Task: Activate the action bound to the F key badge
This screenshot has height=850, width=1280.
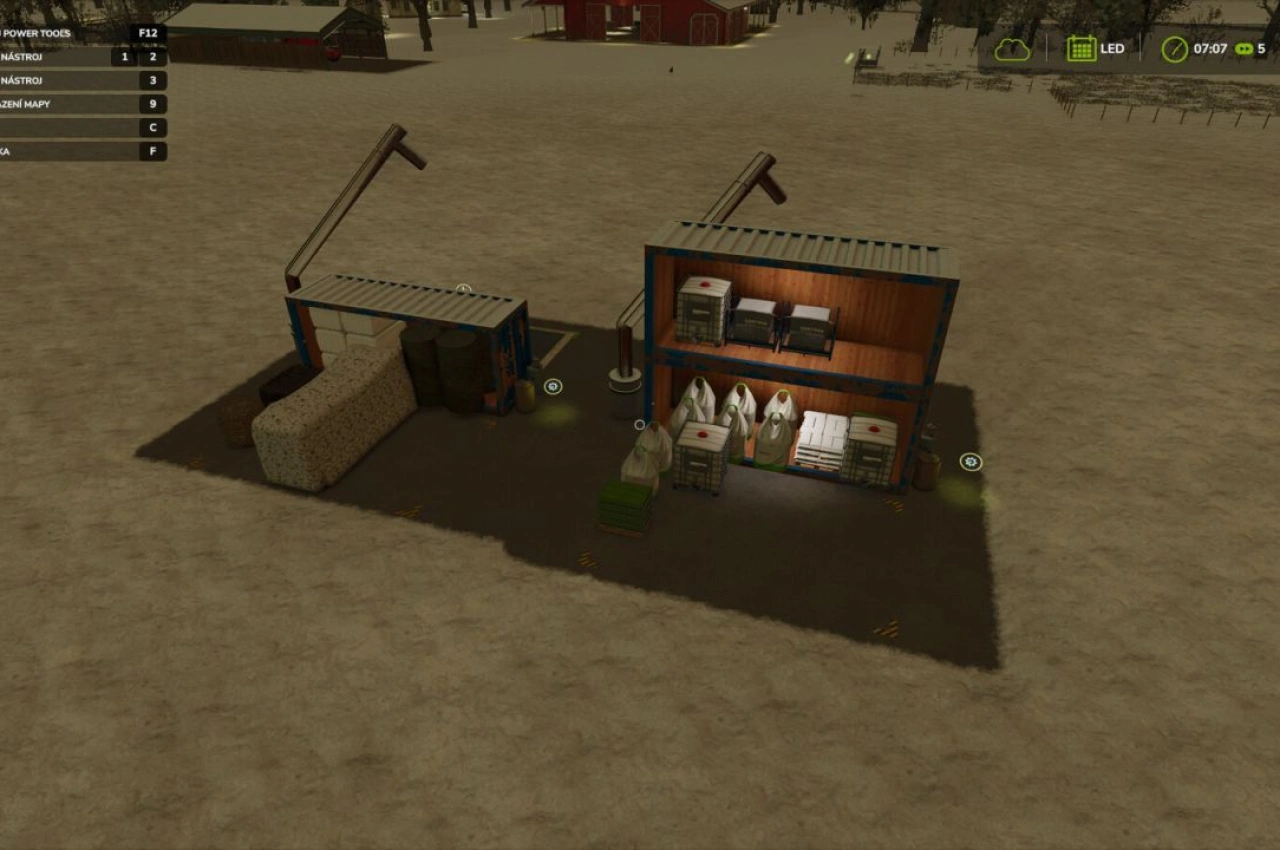Action: click(151, 151)
